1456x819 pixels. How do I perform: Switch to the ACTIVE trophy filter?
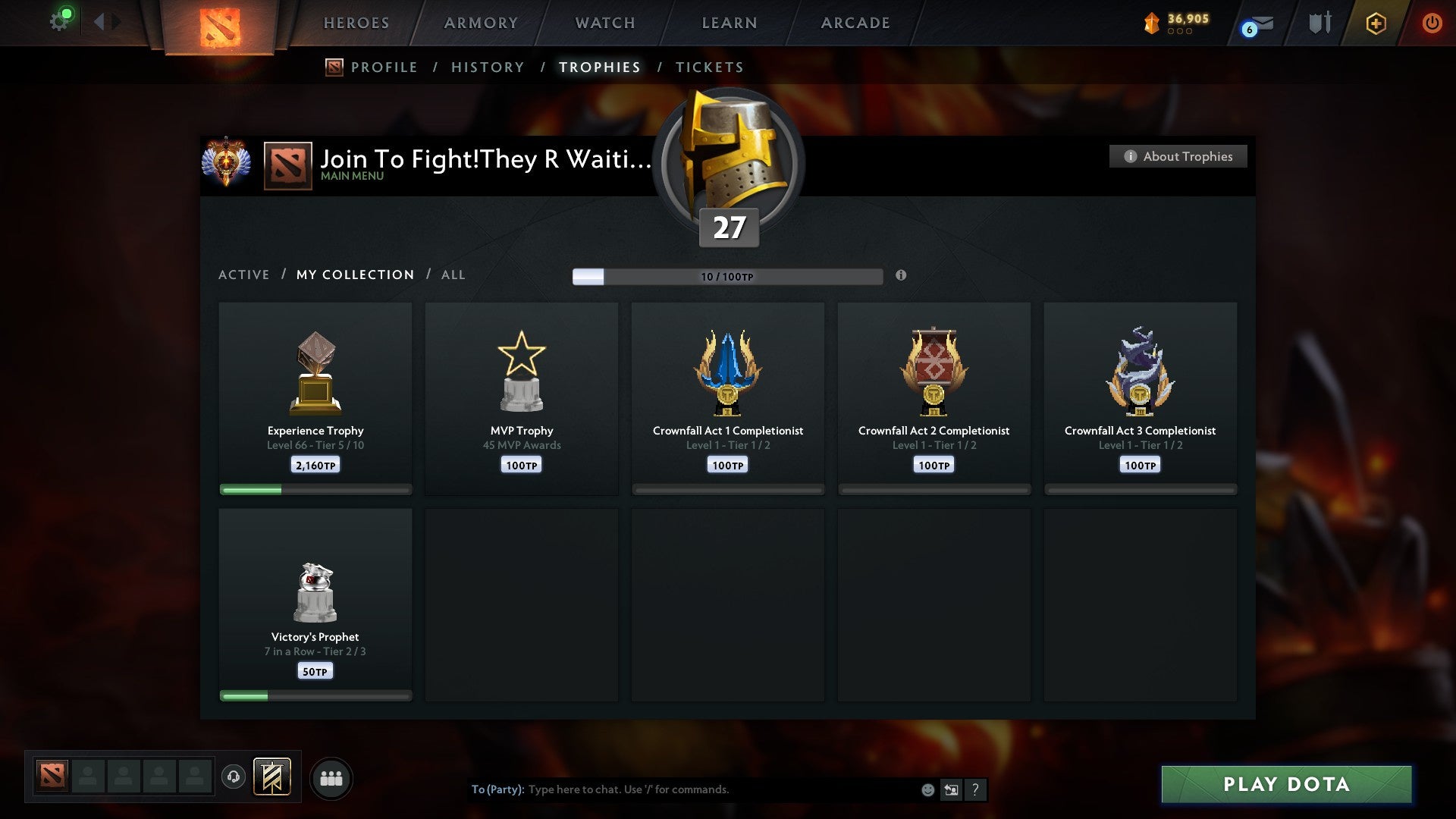pos(244,275)
